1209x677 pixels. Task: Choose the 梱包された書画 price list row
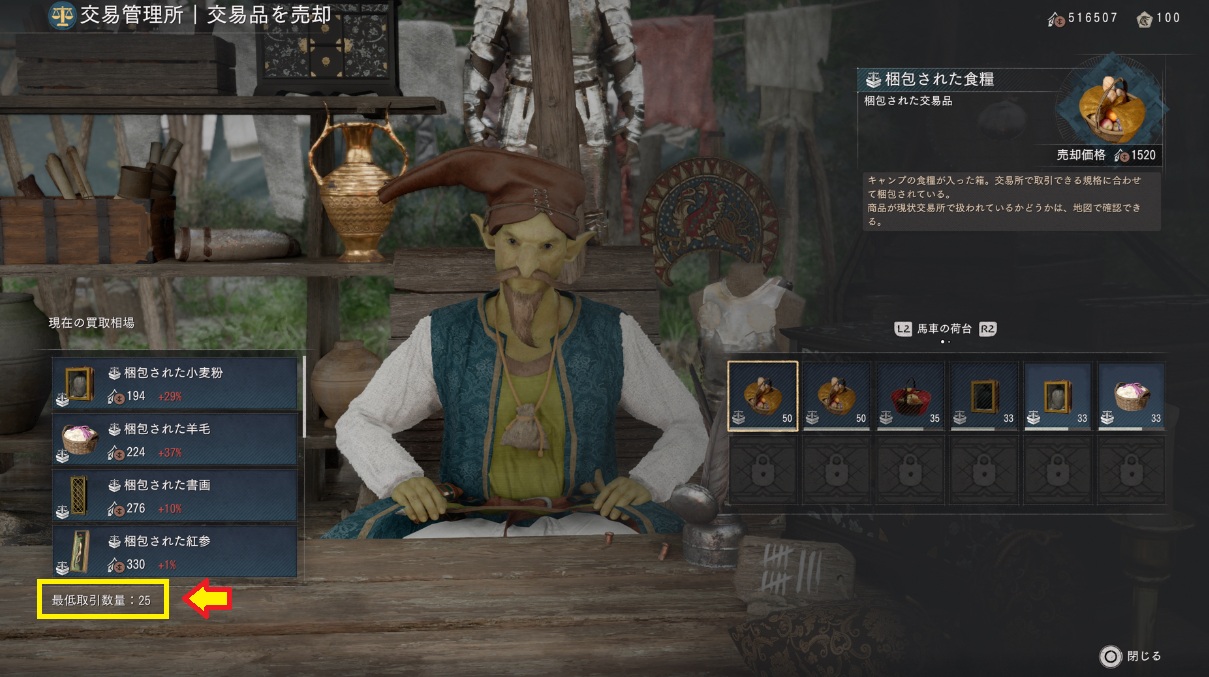coord(176,495)
